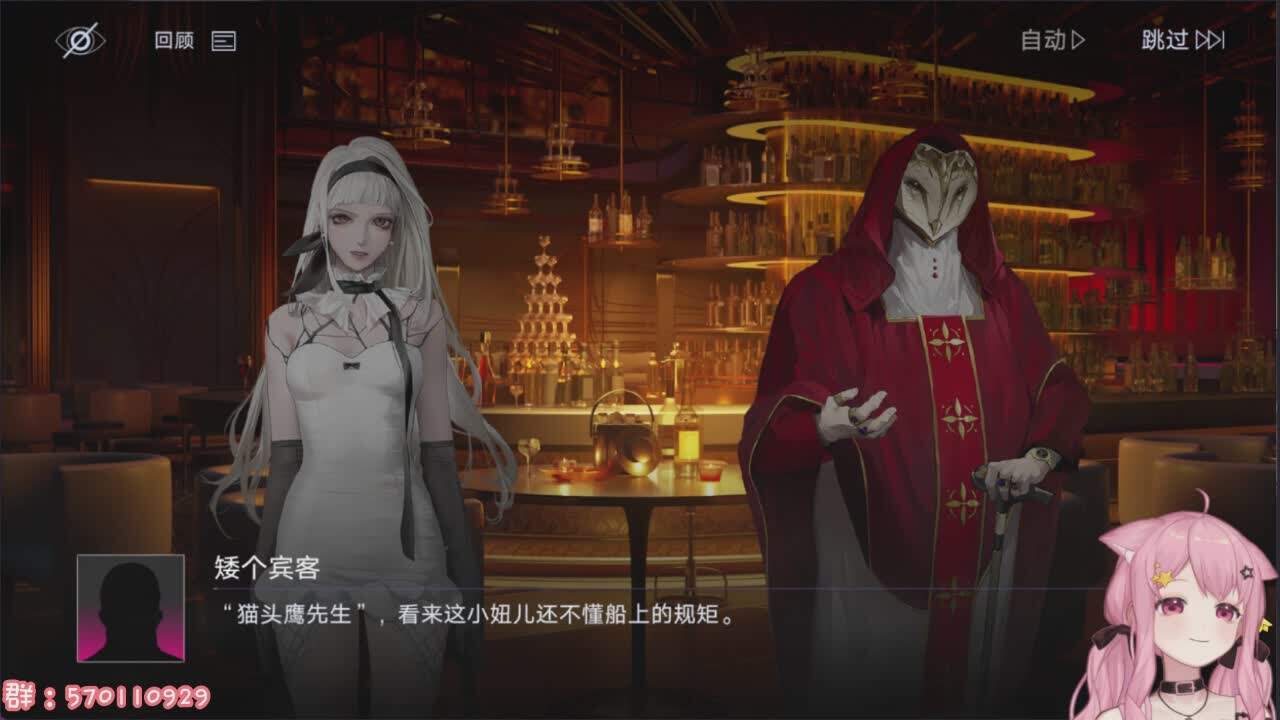Click the fast-forward skip icon
This screenshot has height=720, width=1280.
click(x=1210, y=41)
